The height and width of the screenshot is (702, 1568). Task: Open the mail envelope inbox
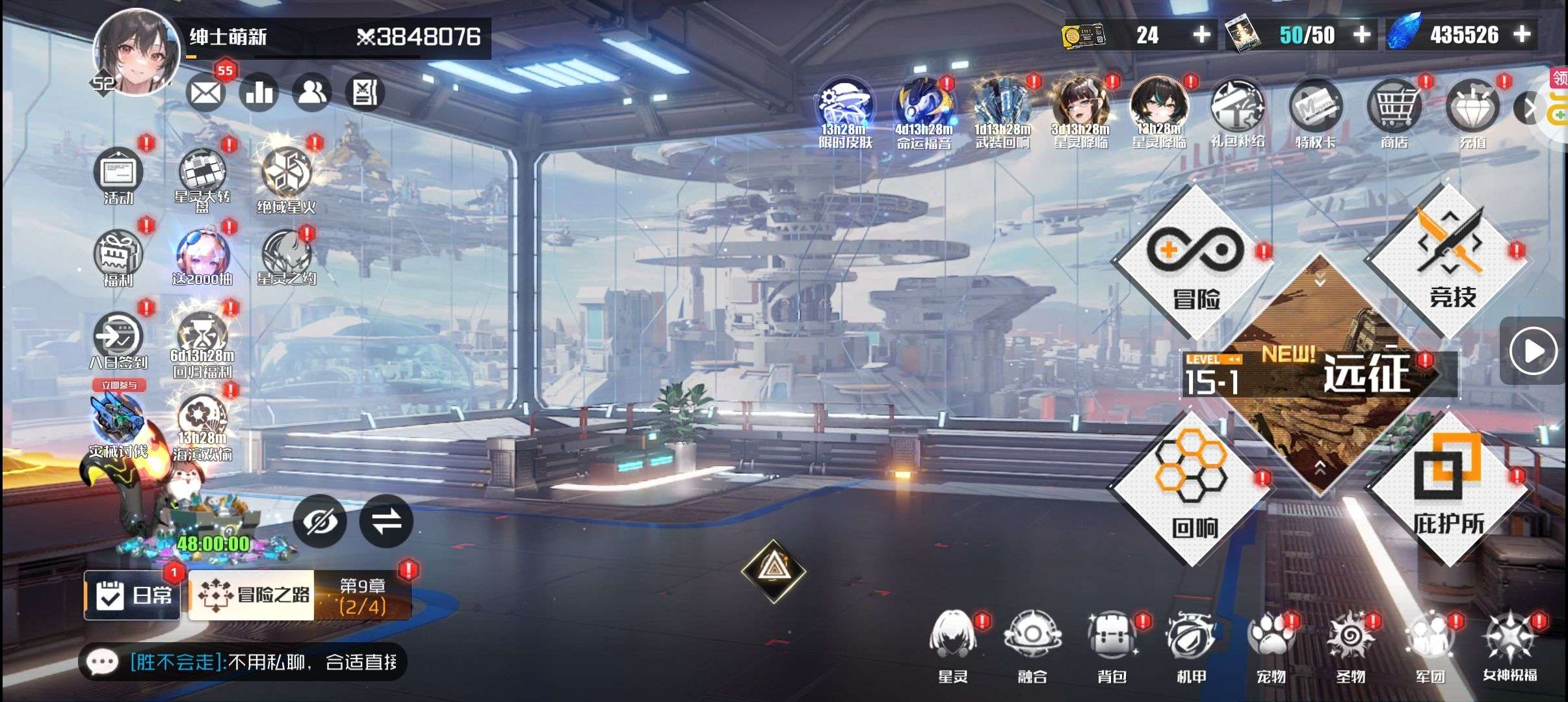coord(205,93)
